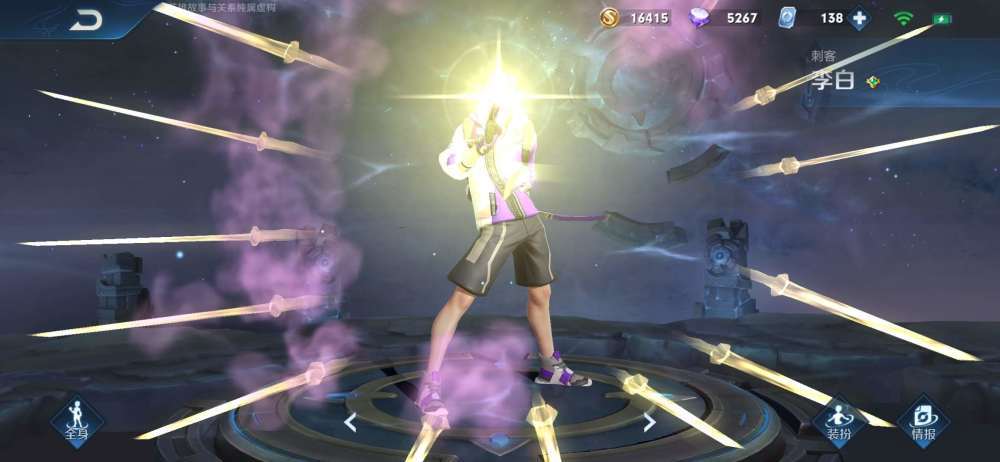
Task: Tap the gold coin currency icon
Action: tap(609, 18)
